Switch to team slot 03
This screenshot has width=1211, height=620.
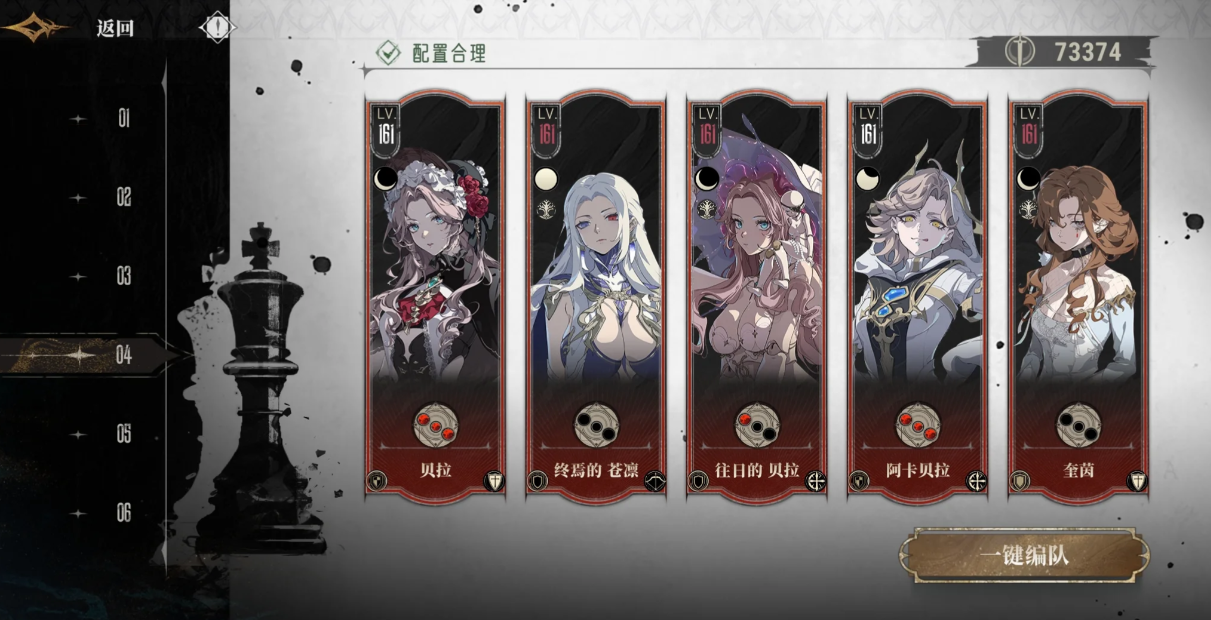coord(123,276)
